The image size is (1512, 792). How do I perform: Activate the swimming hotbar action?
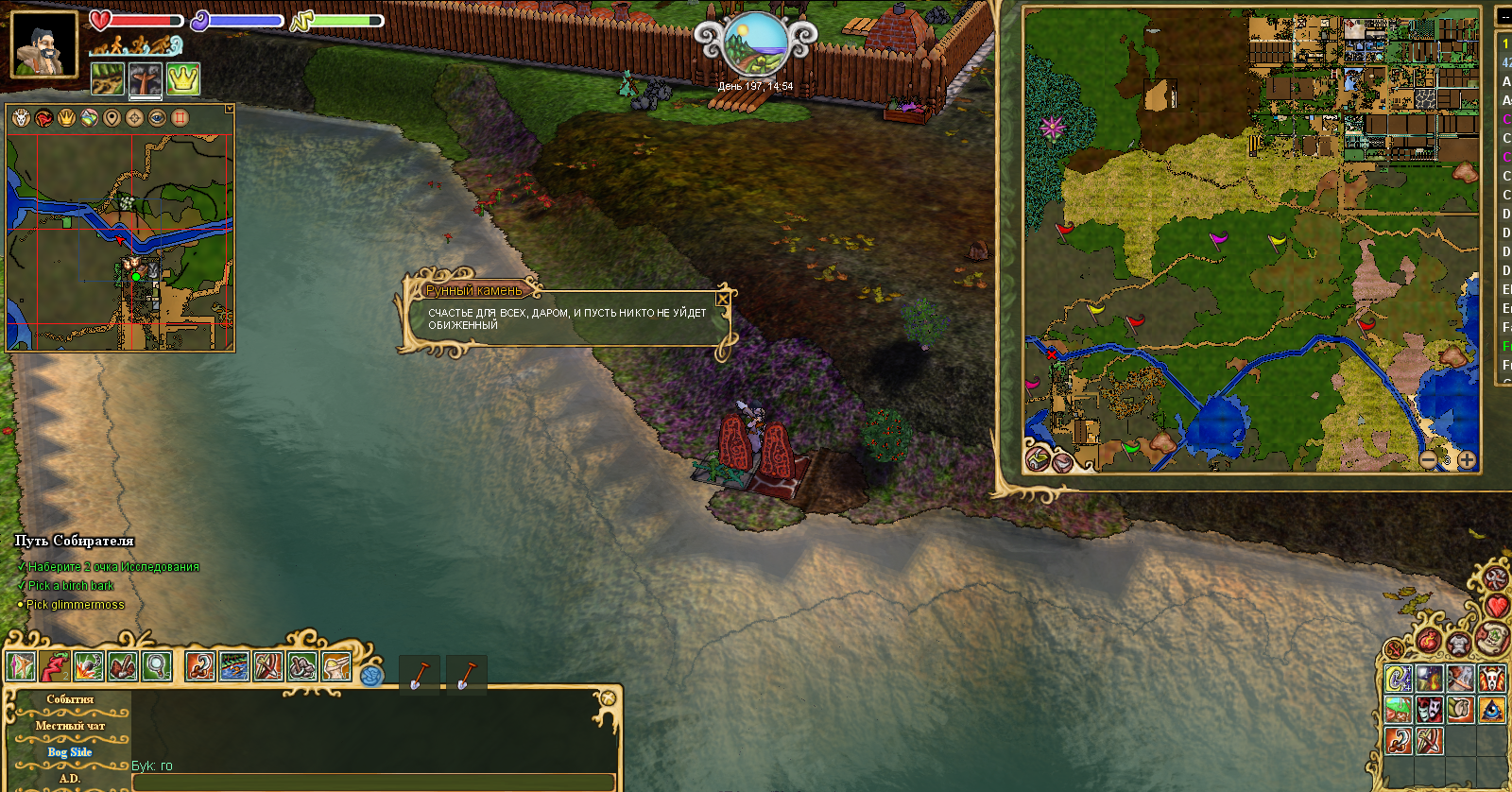point(234,666)
